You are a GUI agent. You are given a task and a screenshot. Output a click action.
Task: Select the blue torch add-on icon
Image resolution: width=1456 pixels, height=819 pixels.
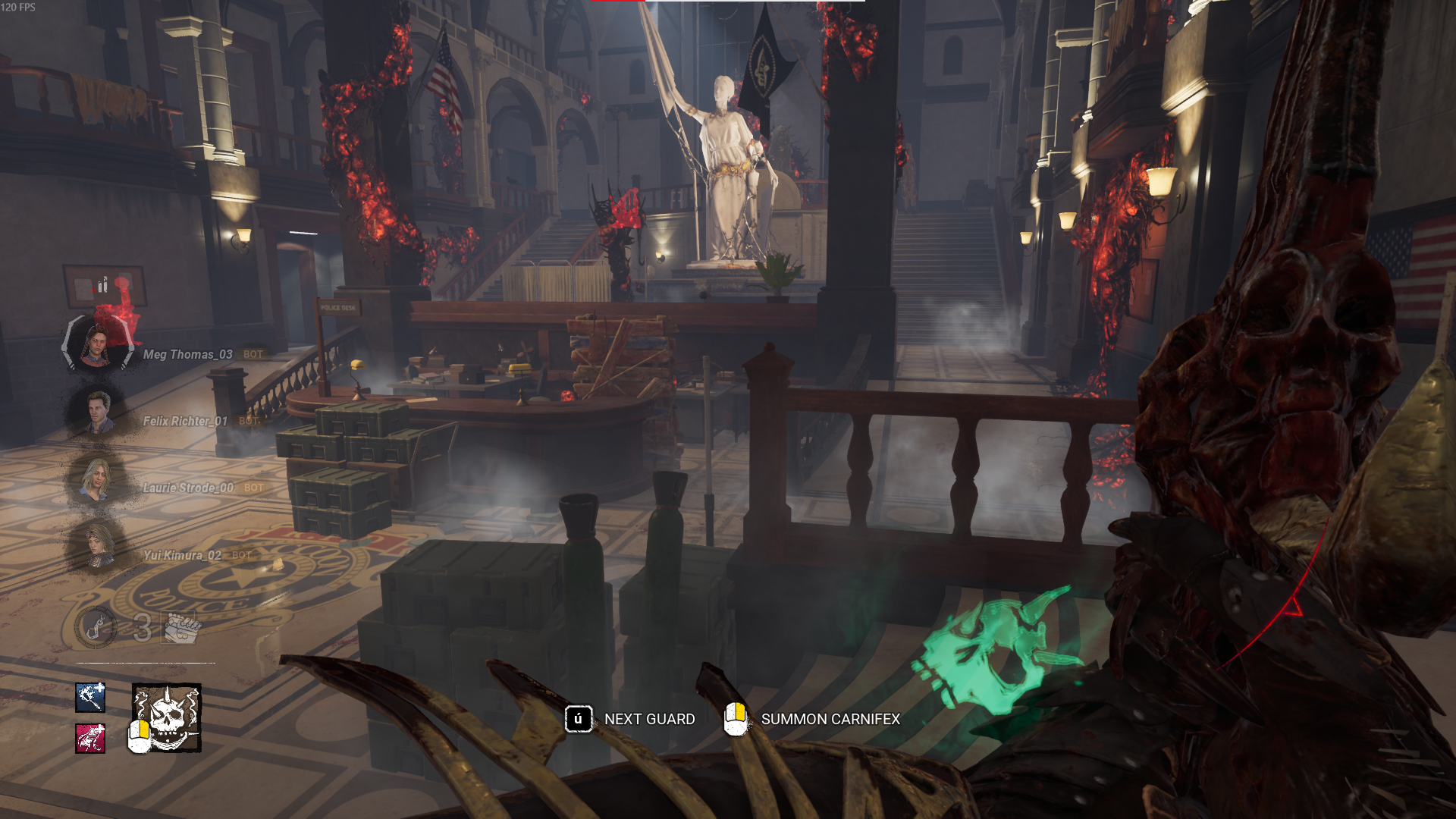90,697
